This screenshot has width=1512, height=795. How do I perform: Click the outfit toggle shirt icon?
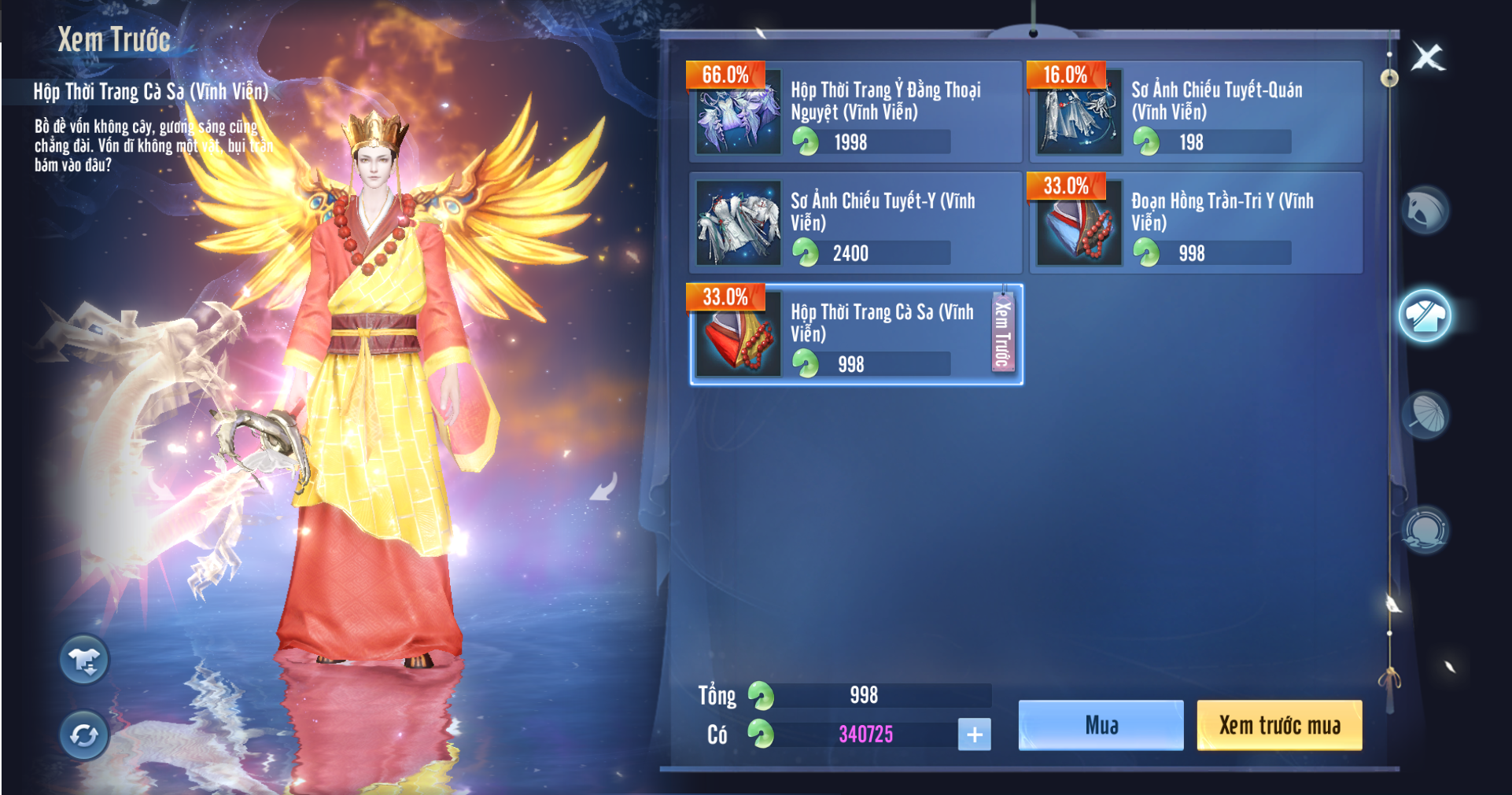point(84,661)
